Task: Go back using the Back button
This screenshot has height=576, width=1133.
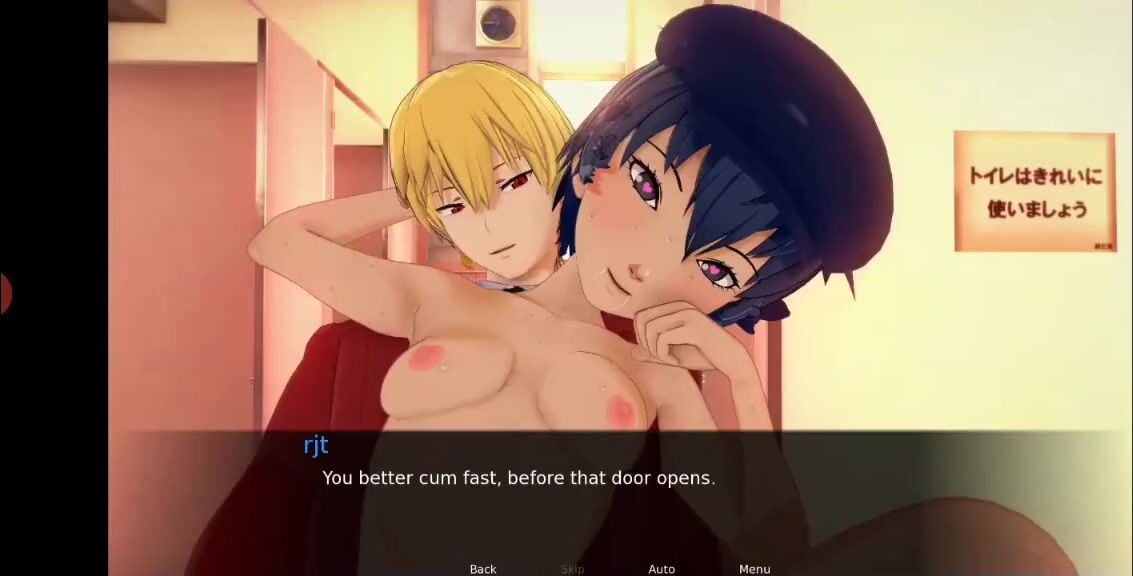Action: pyautogui.click(x=483, y=569)
